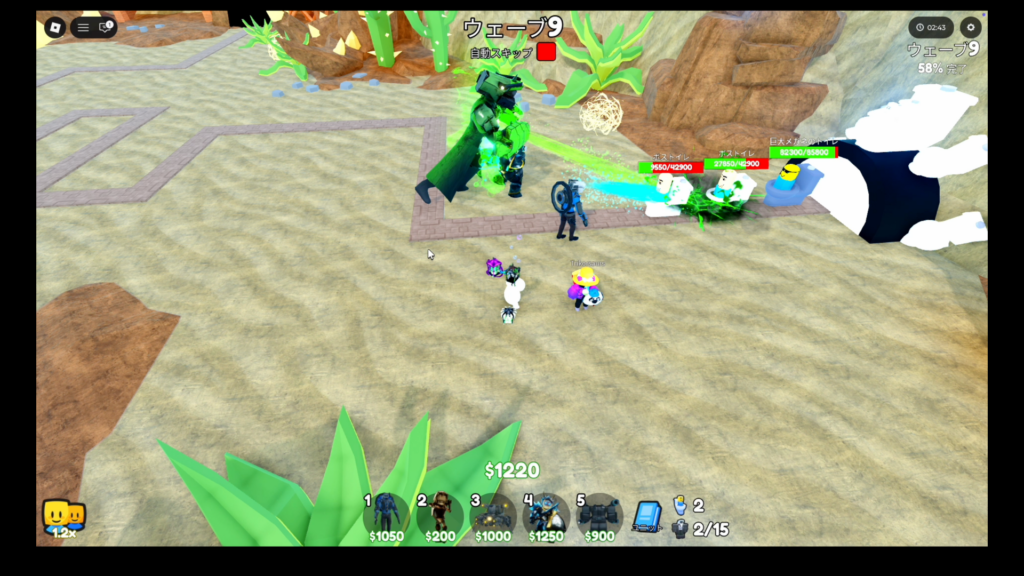Select unit slot 1 costing $1050
This screenshot has height=576, width=1024.
[x=386, y=516]
